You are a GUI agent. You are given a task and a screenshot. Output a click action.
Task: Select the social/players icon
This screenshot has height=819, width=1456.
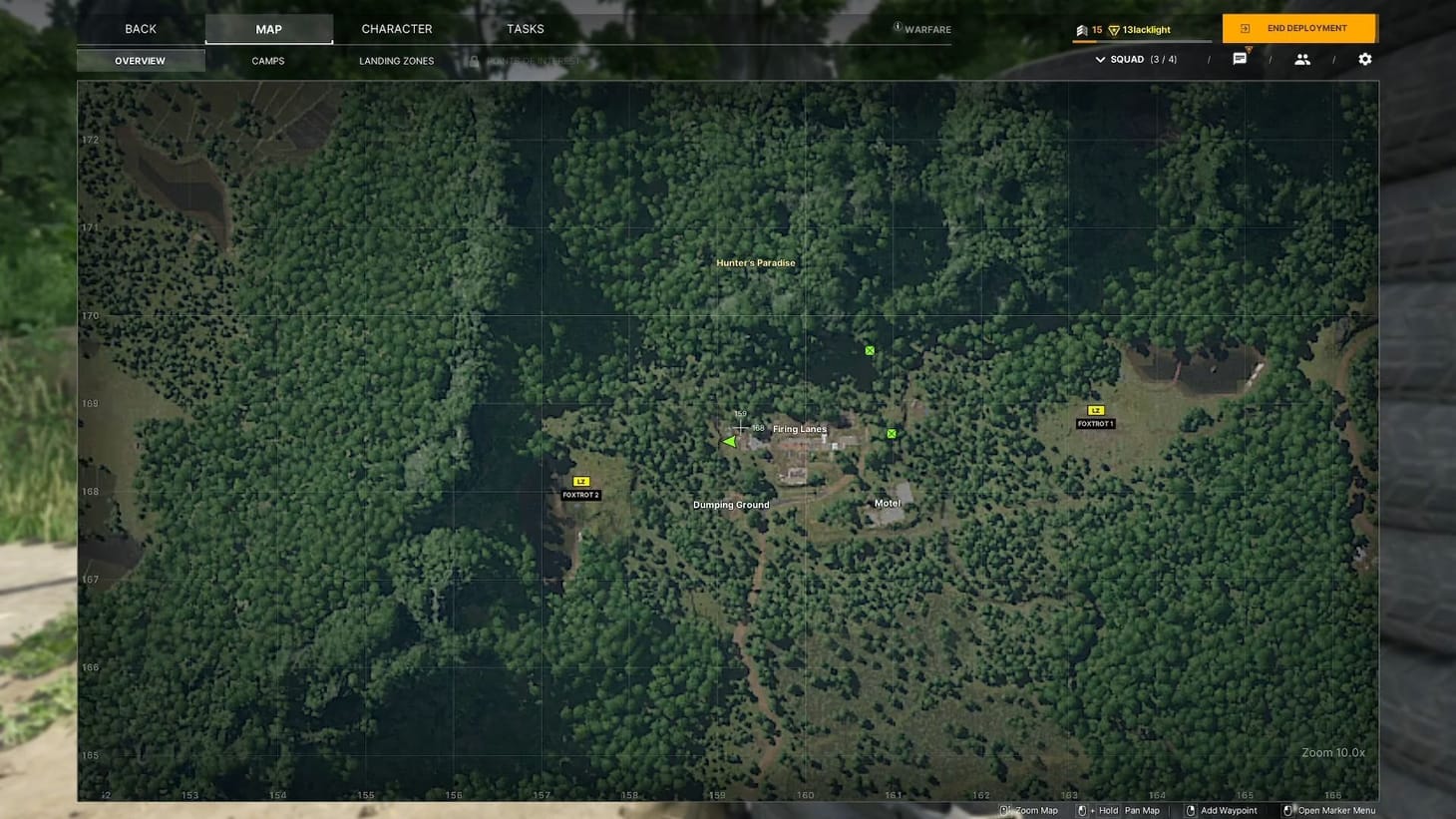1303,59
